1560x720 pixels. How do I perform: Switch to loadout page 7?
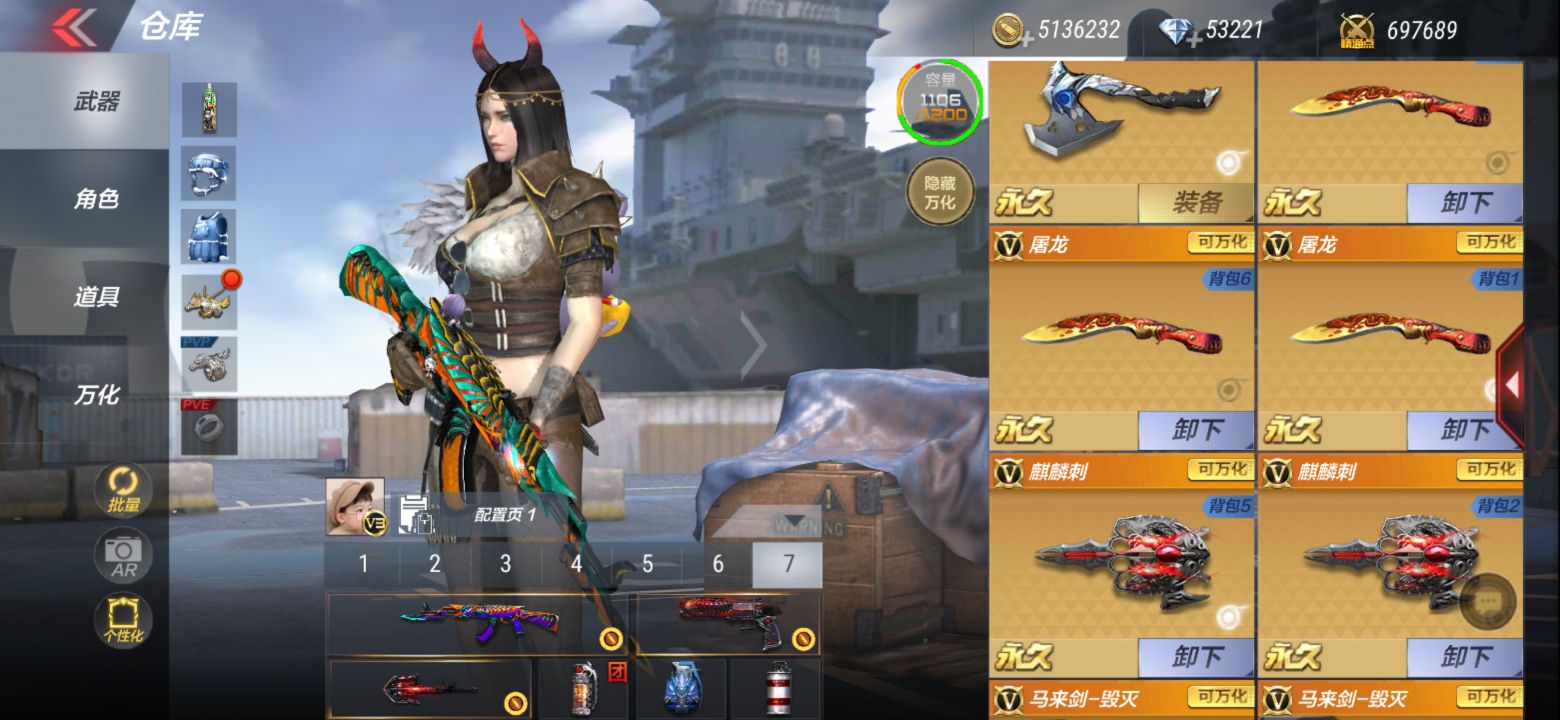(x=788, y=565)
